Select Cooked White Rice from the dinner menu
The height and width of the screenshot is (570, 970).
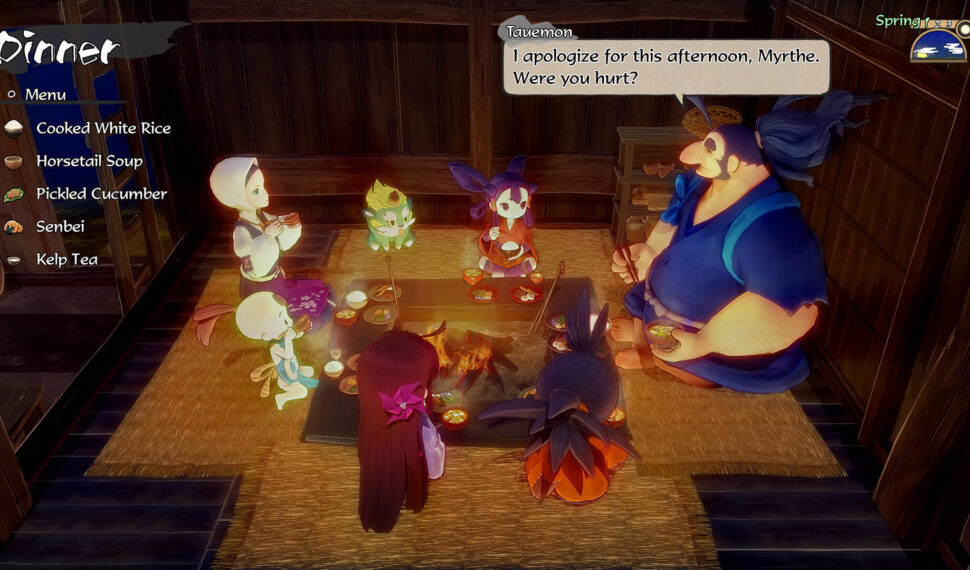(103, 128)
